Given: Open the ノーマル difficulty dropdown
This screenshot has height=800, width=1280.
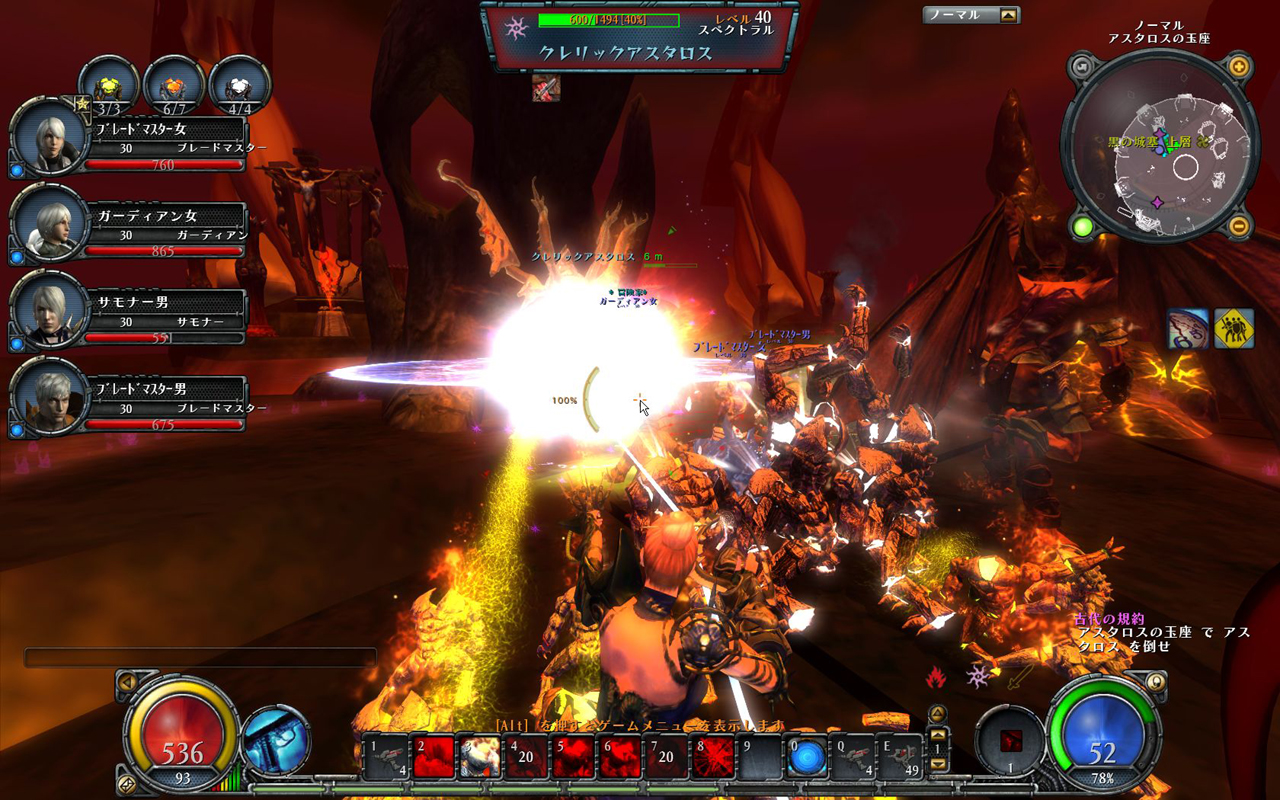Looking at the screenshot, I should tap(1008, 15).
